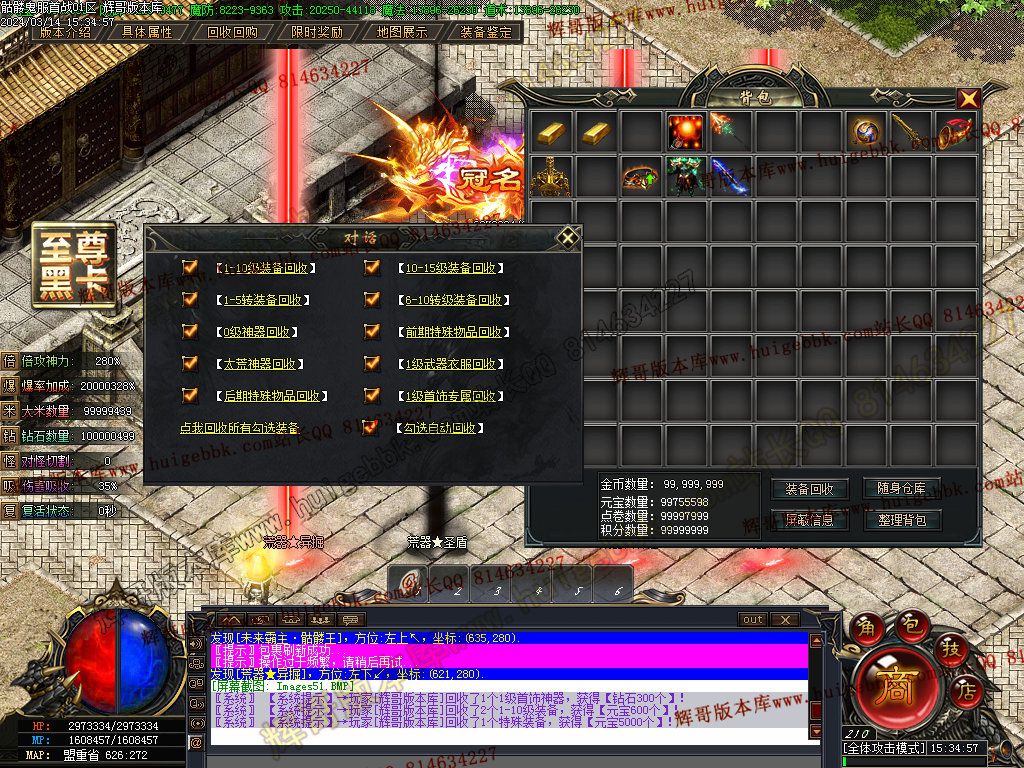Viewport: 1024px width, 768px height.
Task: Open the 回收回购 top menu button
Action: (x=232, y=32)
